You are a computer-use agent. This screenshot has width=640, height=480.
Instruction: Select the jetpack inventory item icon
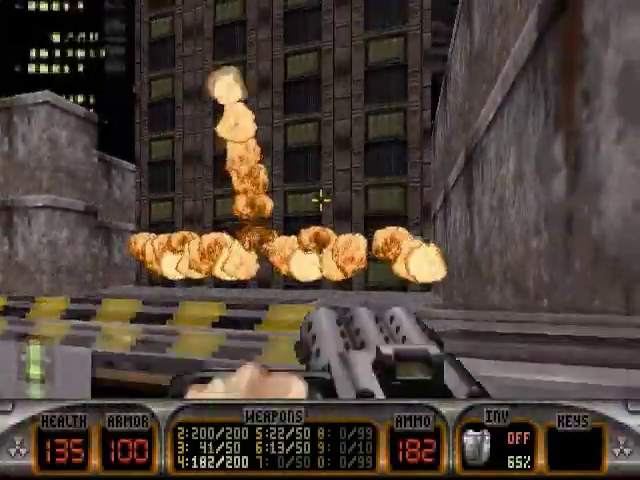[x=477, y=447]
